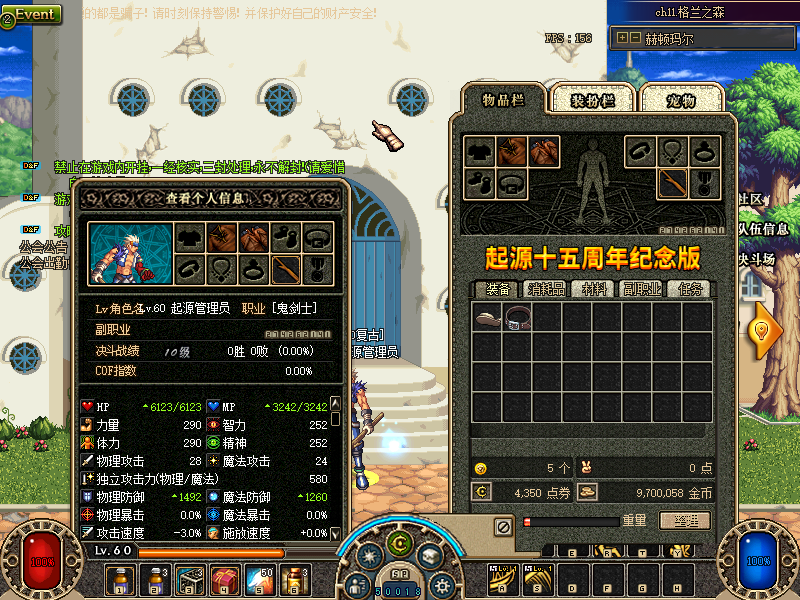Select the equipped leather pants in the inventory panel
Image resolution: width=800 pixels, height=600 pixels.
(543, 152)
